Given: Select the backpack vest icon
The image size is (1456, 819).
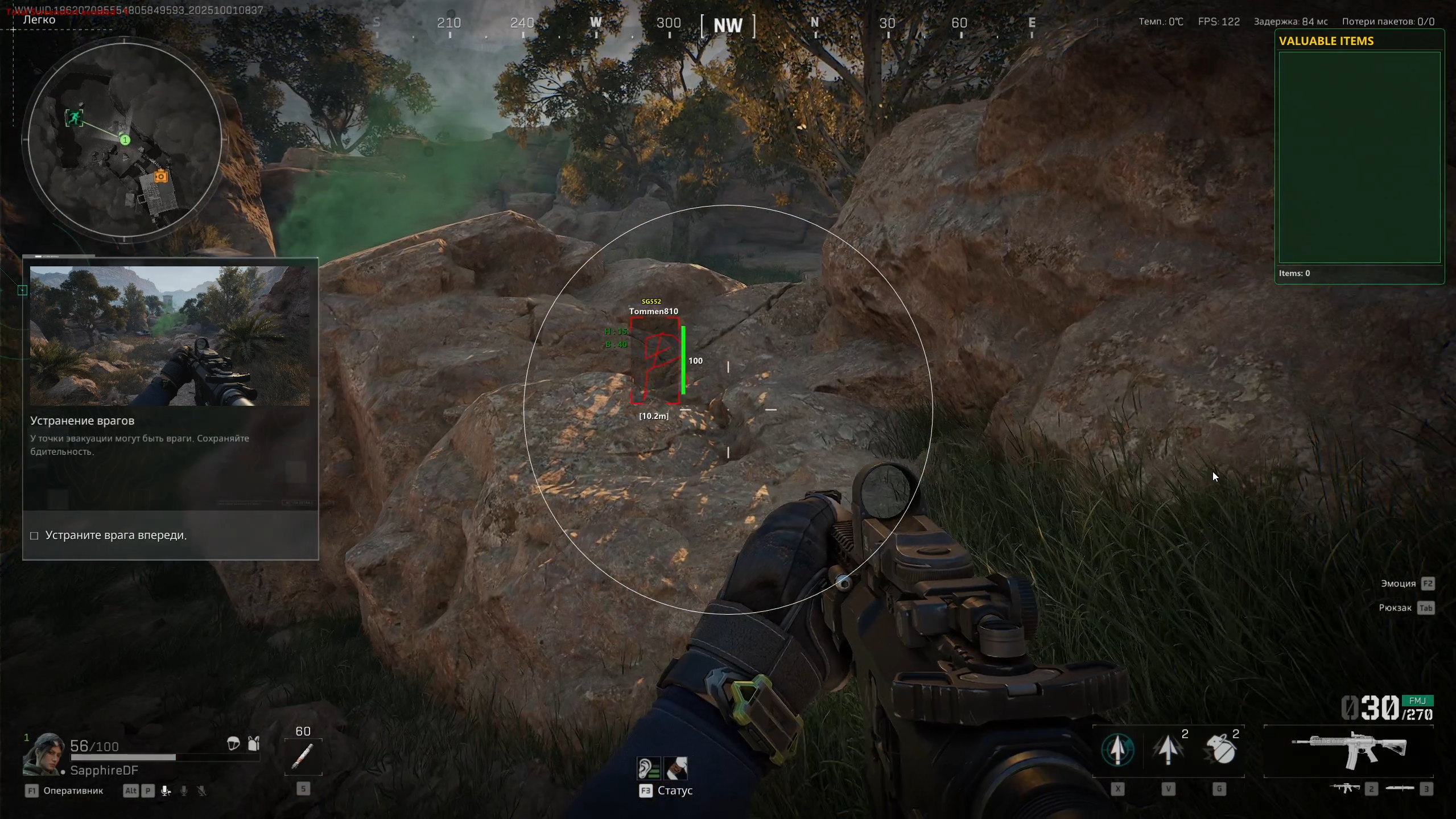Looking at the screenshot, I should tap(254, 743).
